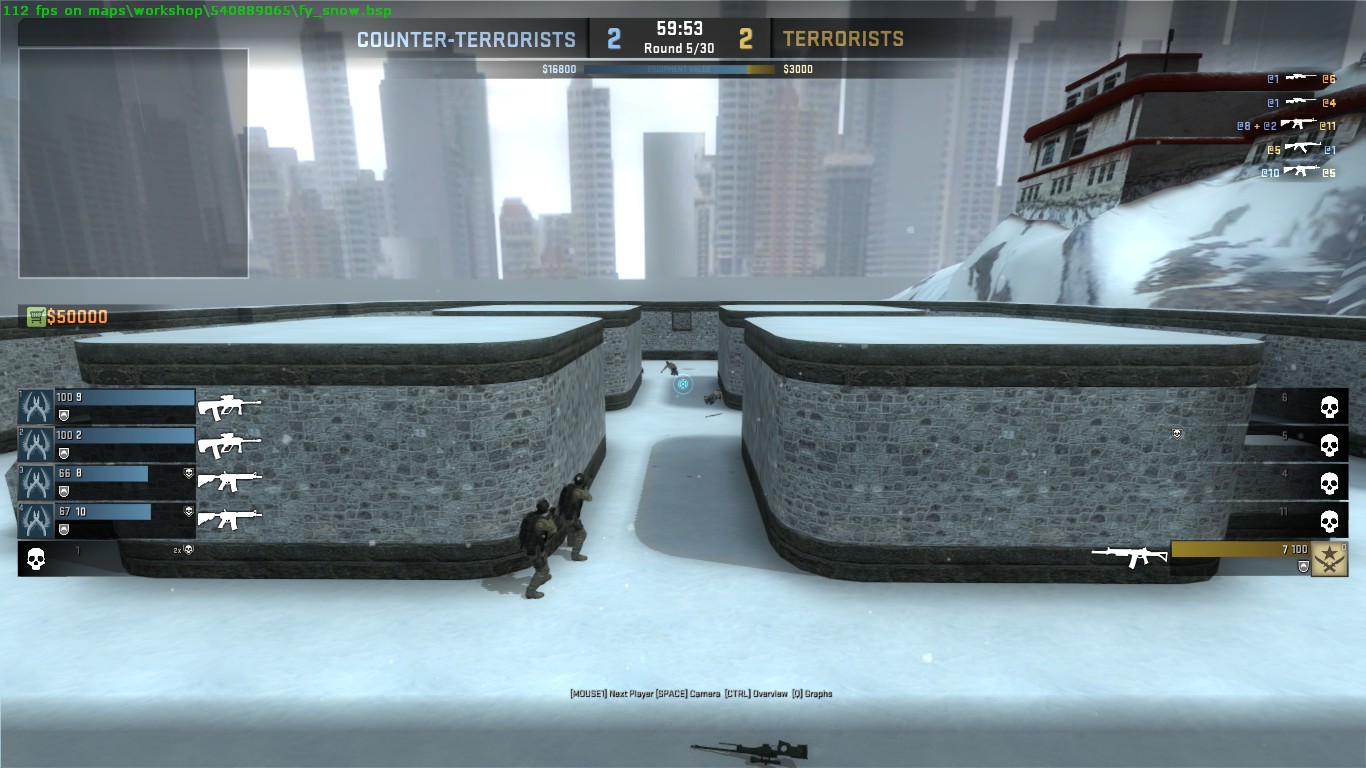
Task: Click the kill feed entry showing 8 + 2 killing 11
Action: click(x=1286, y=125)
